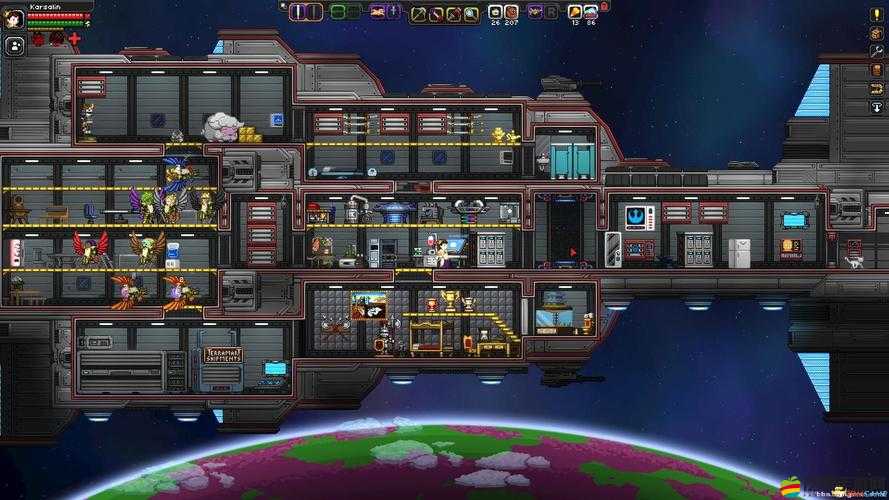
Task: Click the Karsalin player portrait
Action: [x=14, y=18]
